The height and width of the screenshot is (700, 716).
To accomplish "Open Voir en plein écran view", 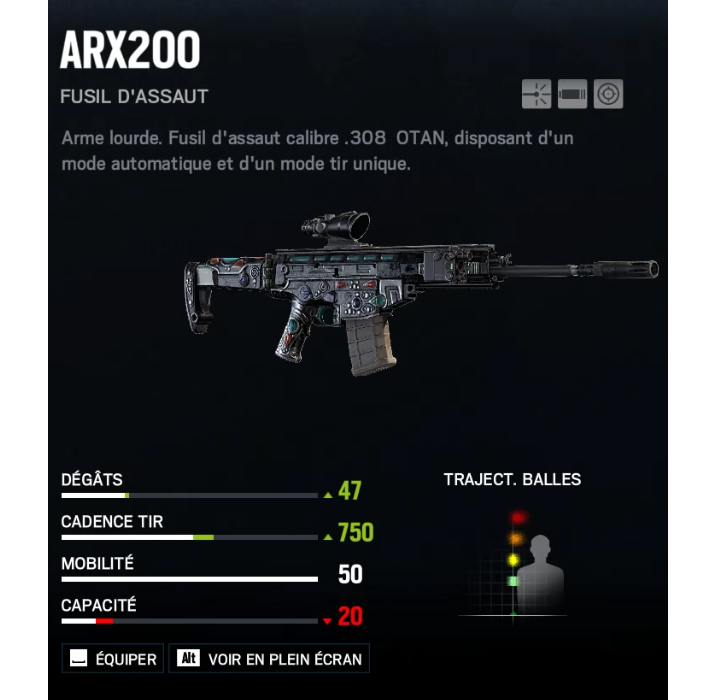I will tap(270, 659).
